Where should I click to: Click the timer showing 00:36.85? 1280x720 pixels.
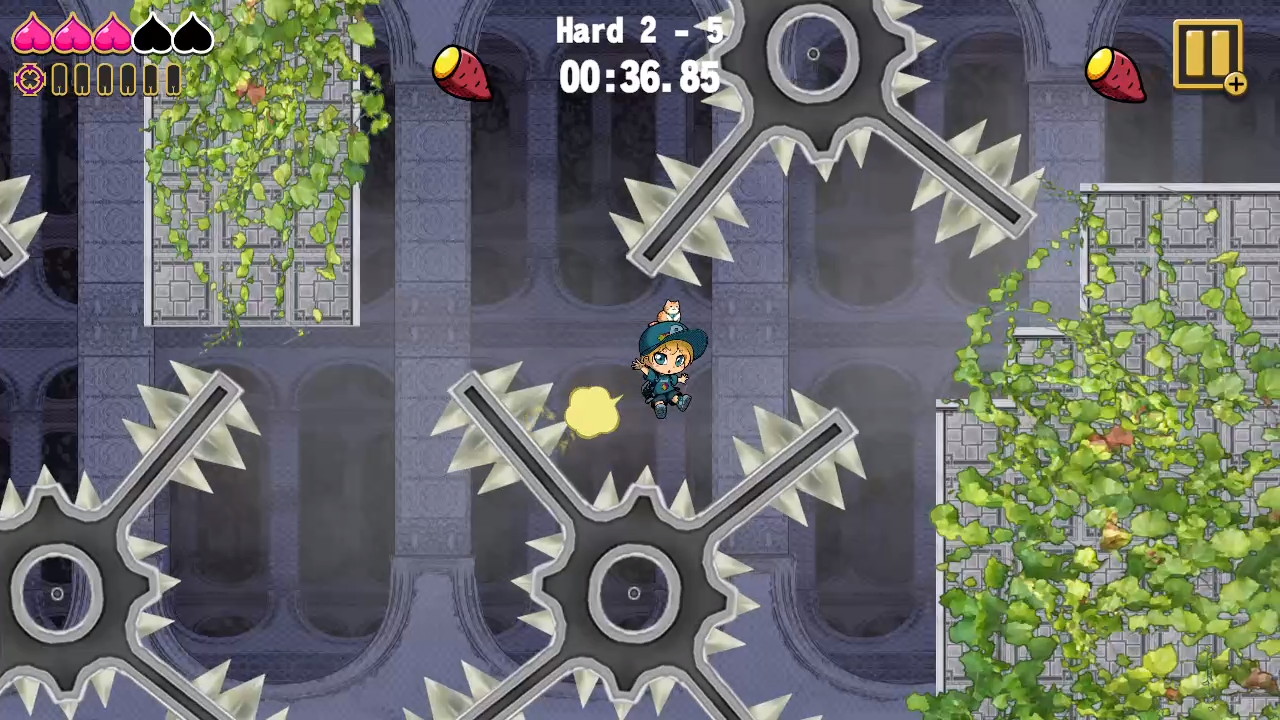point(640,78)
